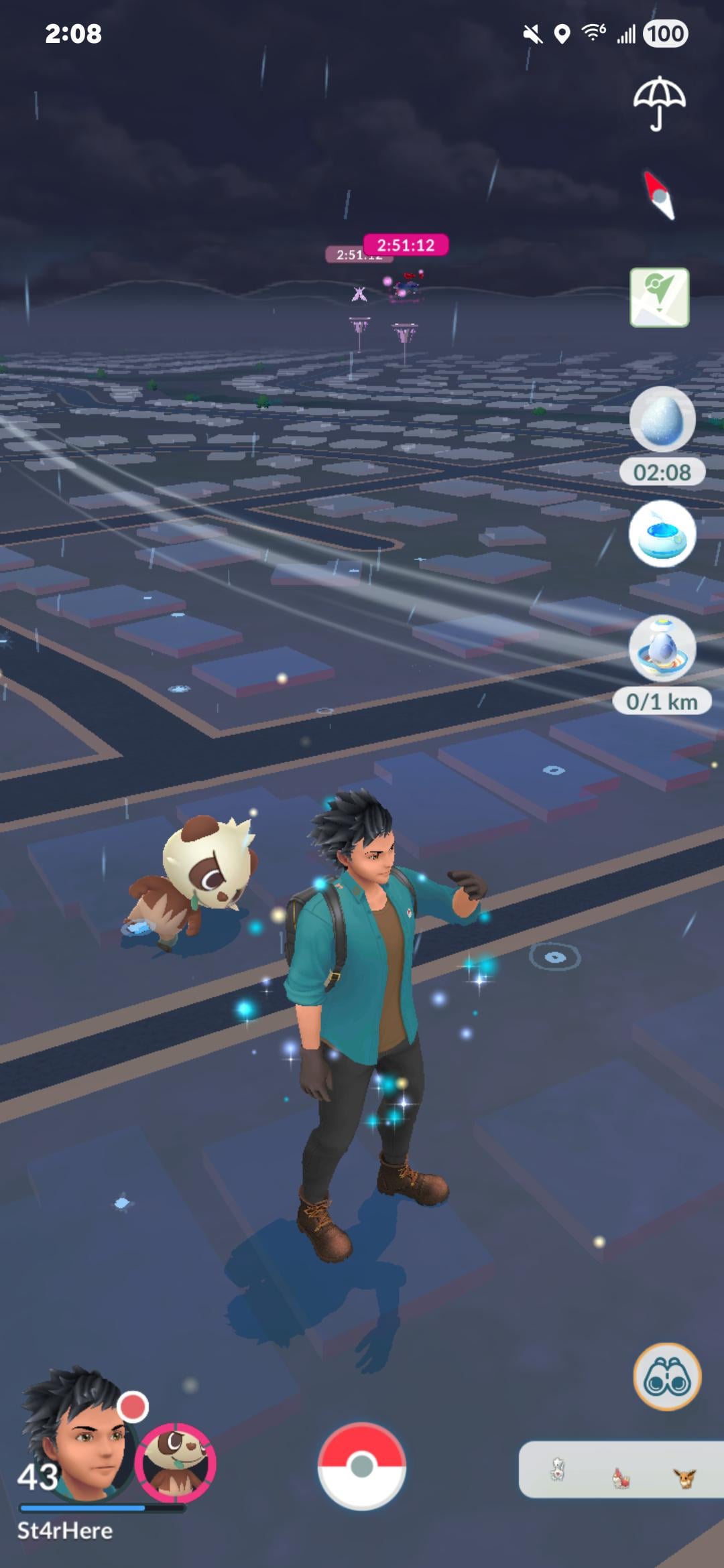The height and width of the screenshot is (1568, 724).
Task: Reset map orientation with the compass
Action: coord(660,196)
